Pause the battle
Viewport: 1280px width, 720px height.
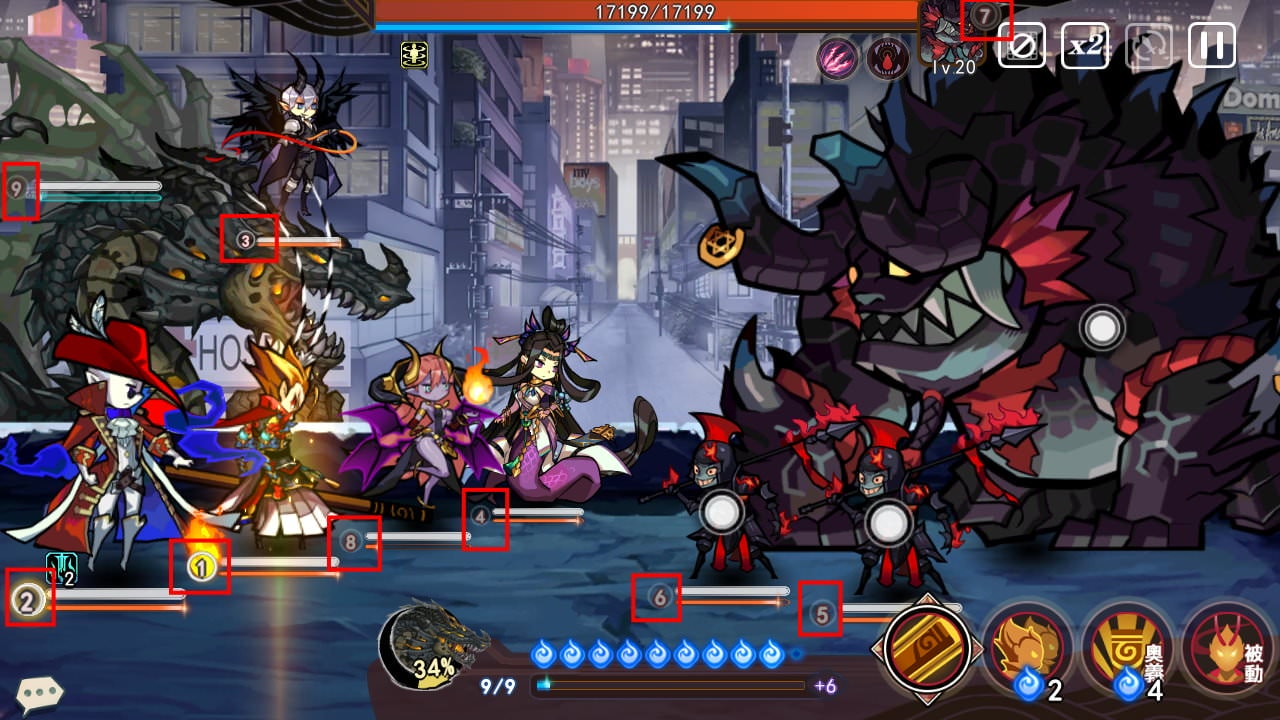click(x=1211, y=46)
